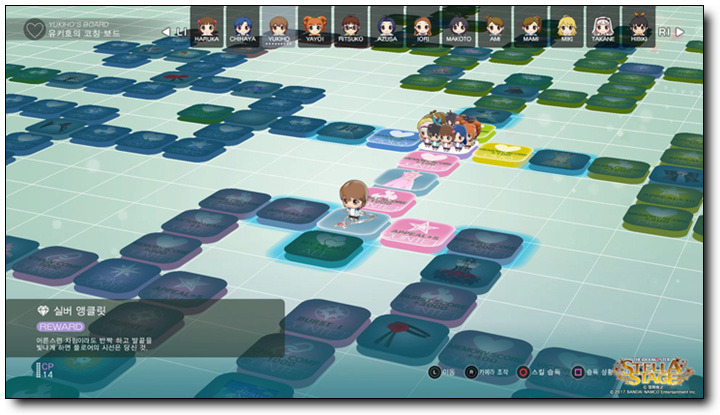Choose Yayoi from the idol roster

(314, 25)
